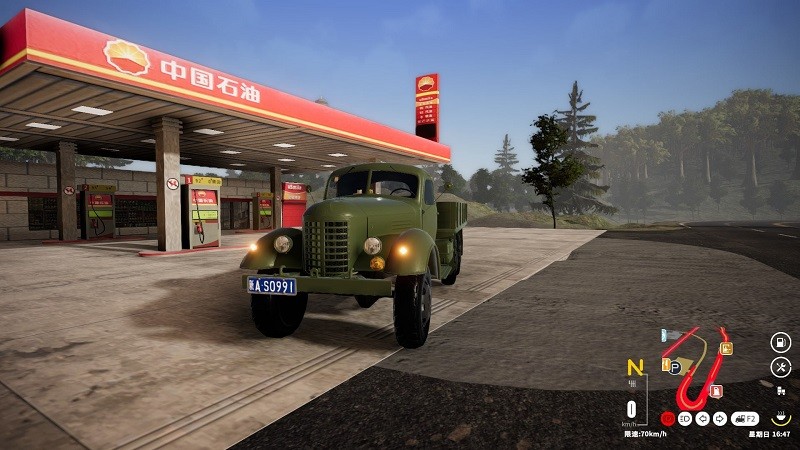The width and height of the screenshot is (800, 450).
Task: Activate the right turn signal arrow
Action: [x=720, y=419]
